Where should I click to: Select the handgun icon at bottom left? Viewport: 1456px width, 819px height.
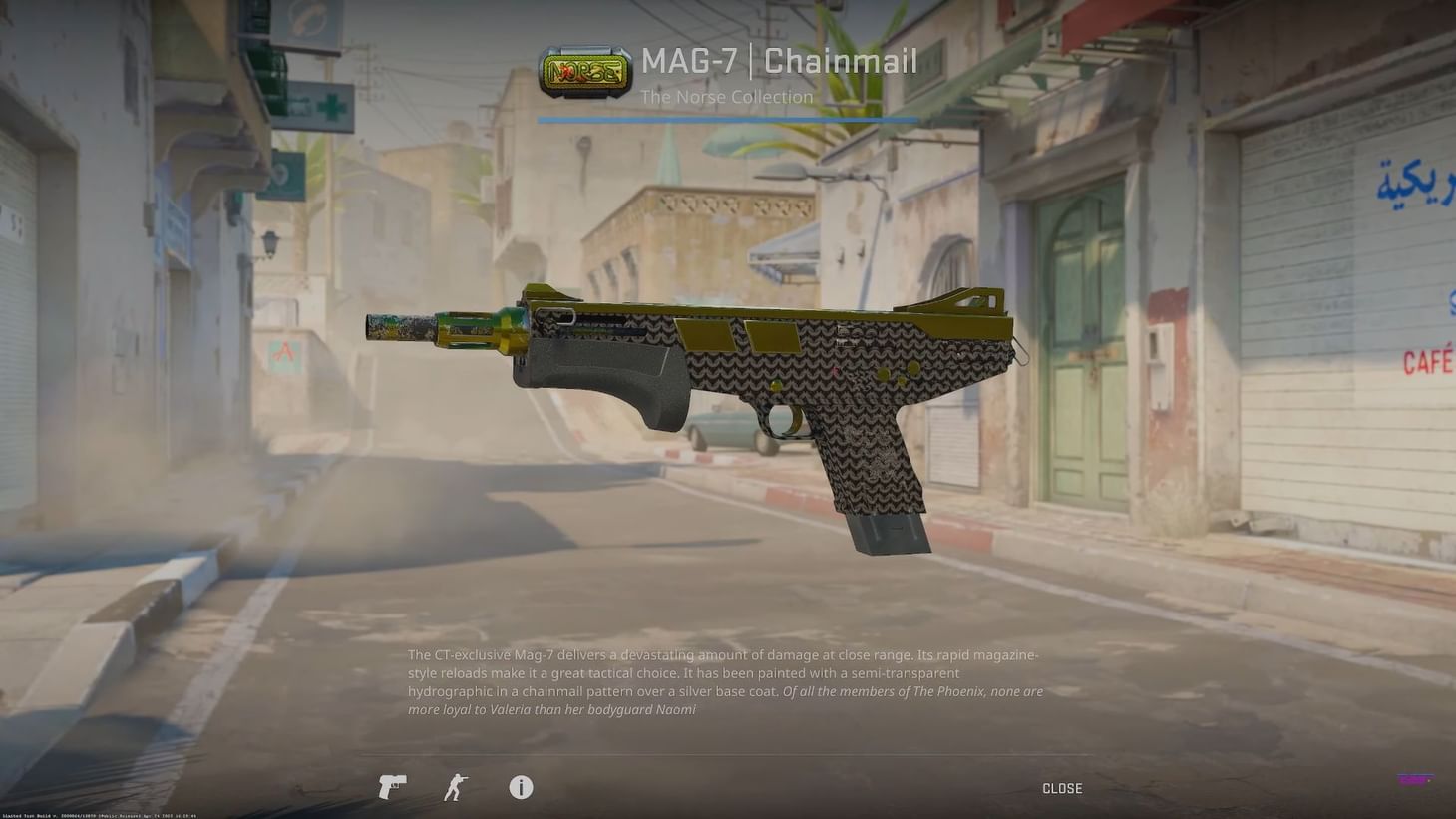pyautogui.click(x=391, y=786)
